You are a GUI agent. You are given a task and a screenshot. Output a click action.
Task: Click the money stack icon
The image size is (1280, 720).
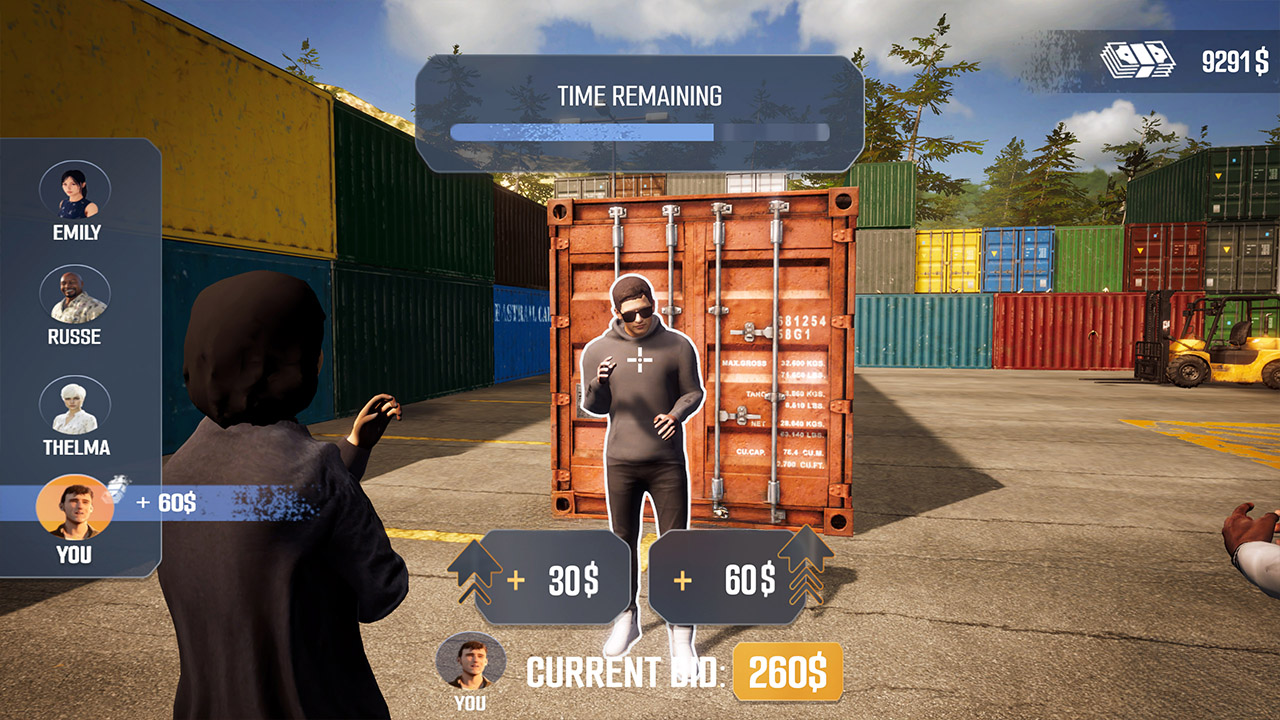click(x=1135, y=58)
